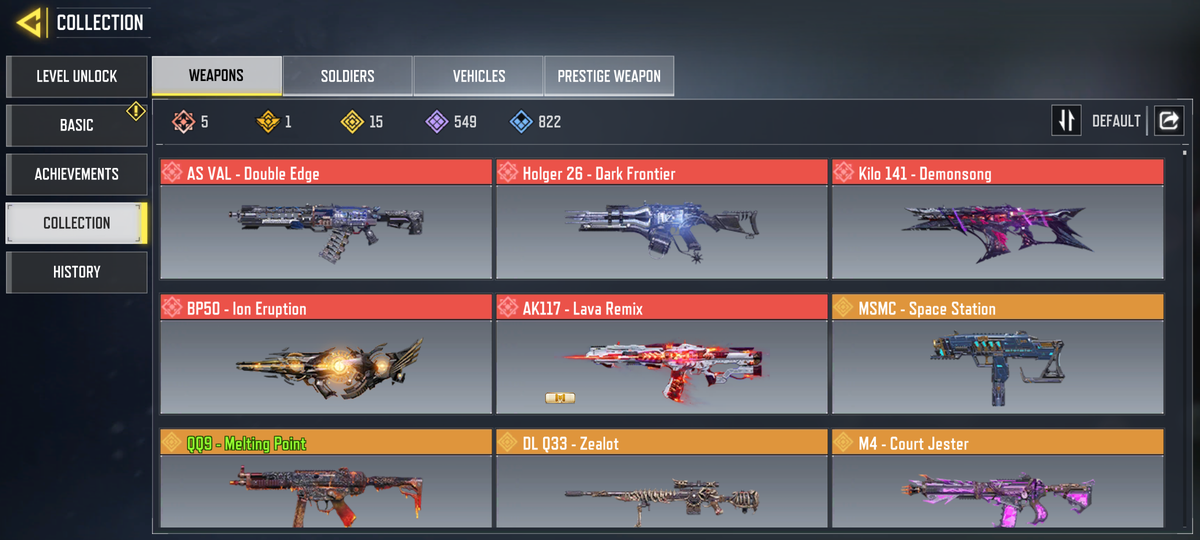This screenshot has height=540, width=1200.
Task: Open the Basic profile section
Action: click(x=76, y=125)
